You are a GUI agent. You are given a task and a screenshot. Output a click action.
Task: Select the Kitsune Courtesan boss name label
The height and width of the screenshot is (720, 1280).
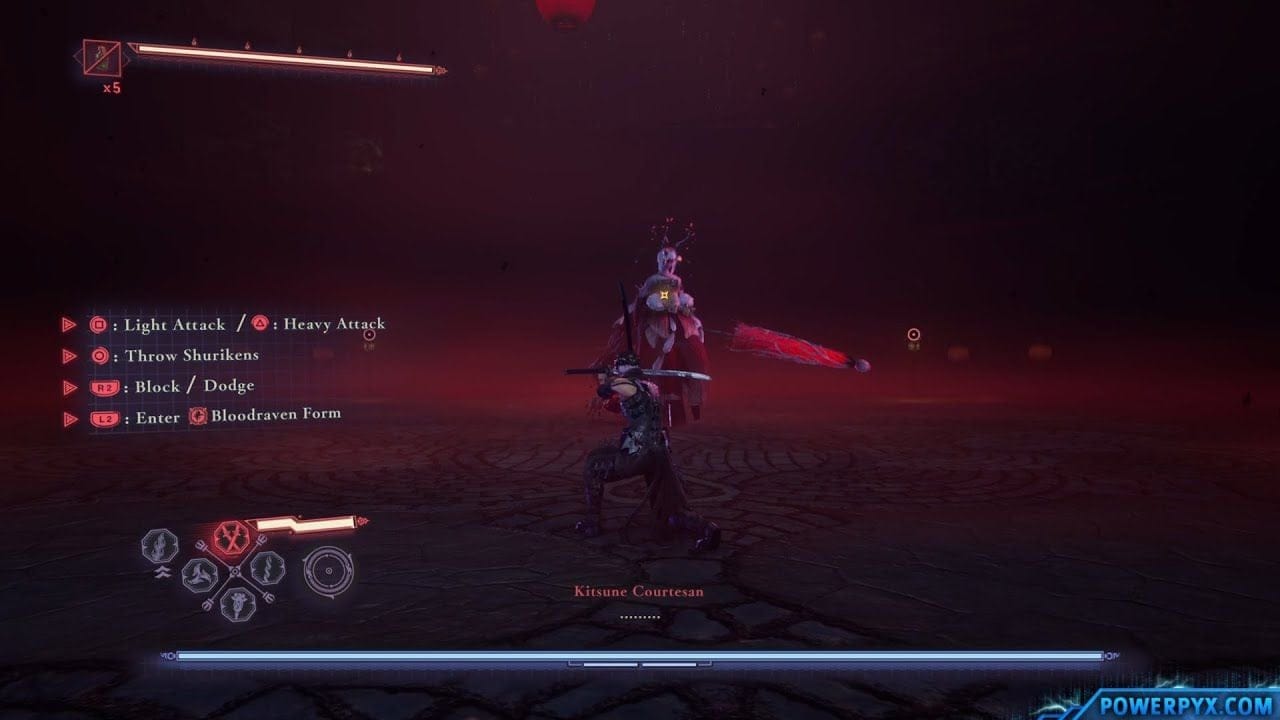coord(637,591)
